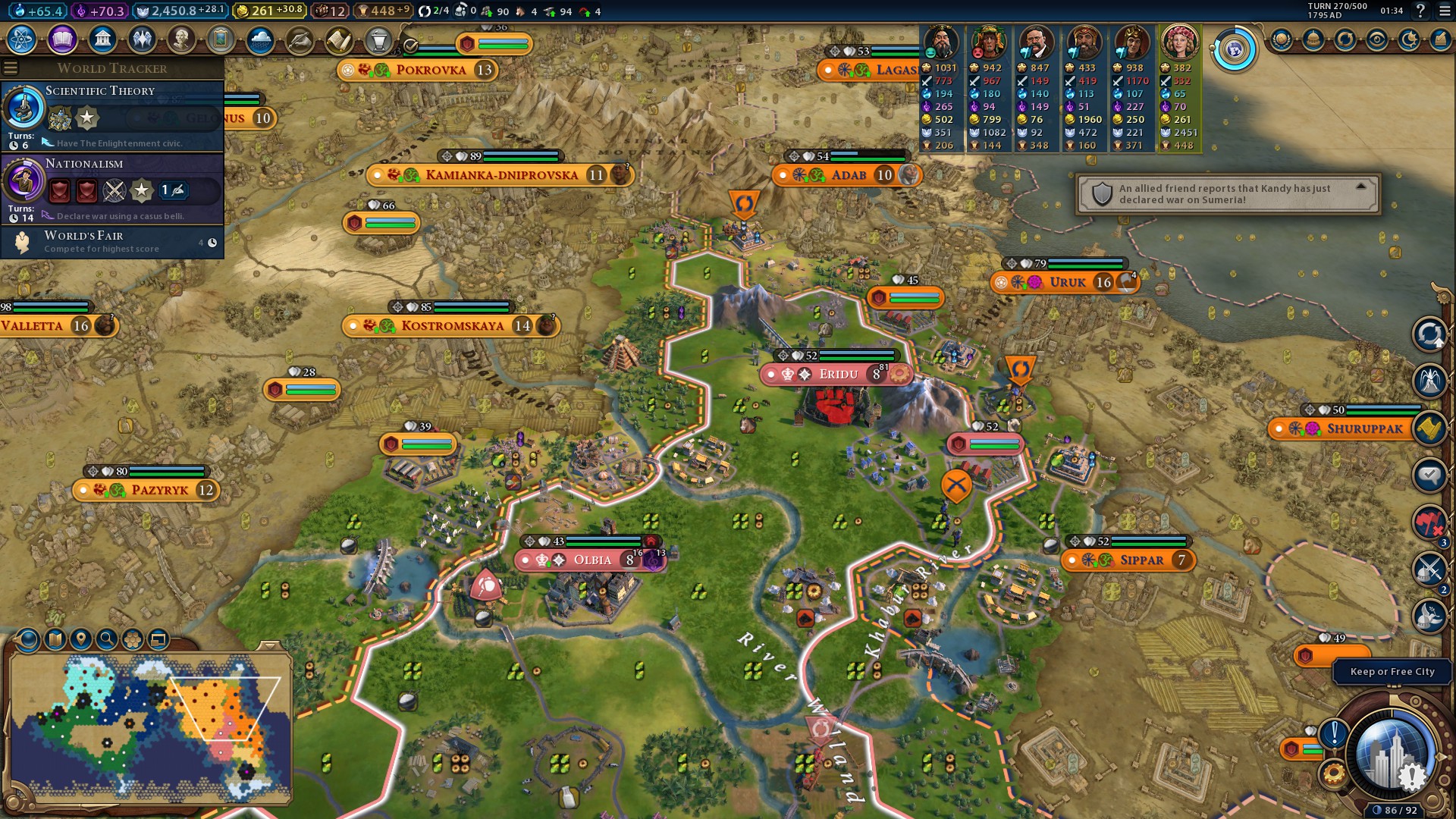This screenshot has height=819, width=1456.
Task: Open the World's Fair competition tracker
Action: (x=114, y=242)
